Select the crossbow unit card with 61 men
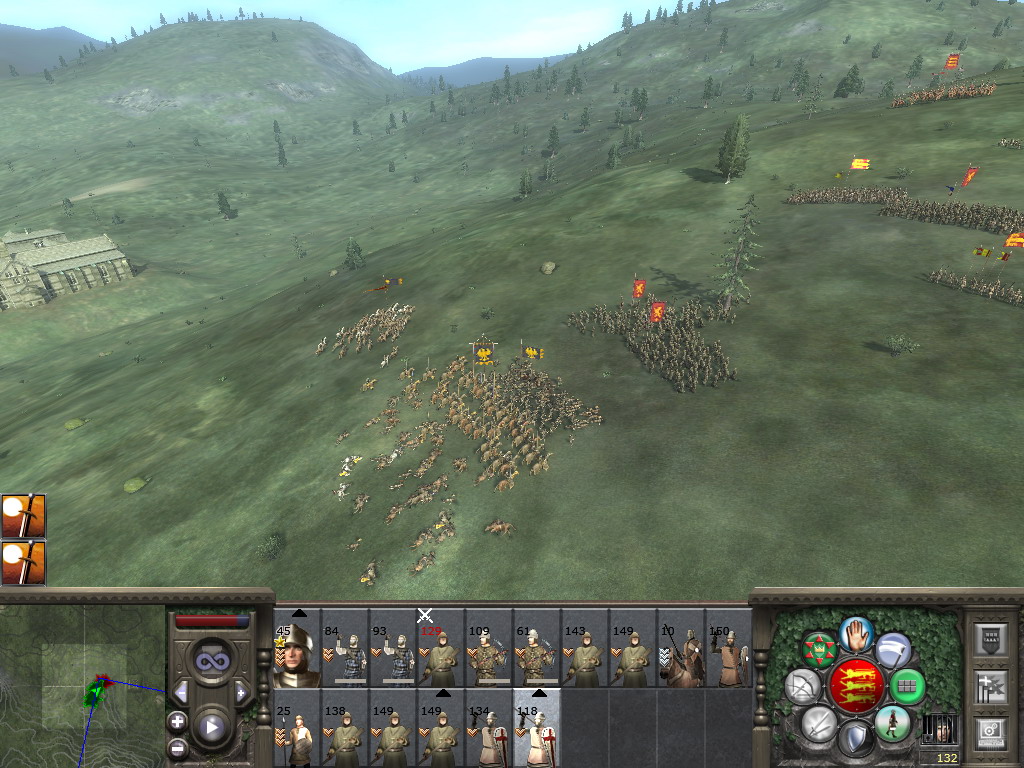This screenshot has width=1024, height=768. tap(537, 651)
